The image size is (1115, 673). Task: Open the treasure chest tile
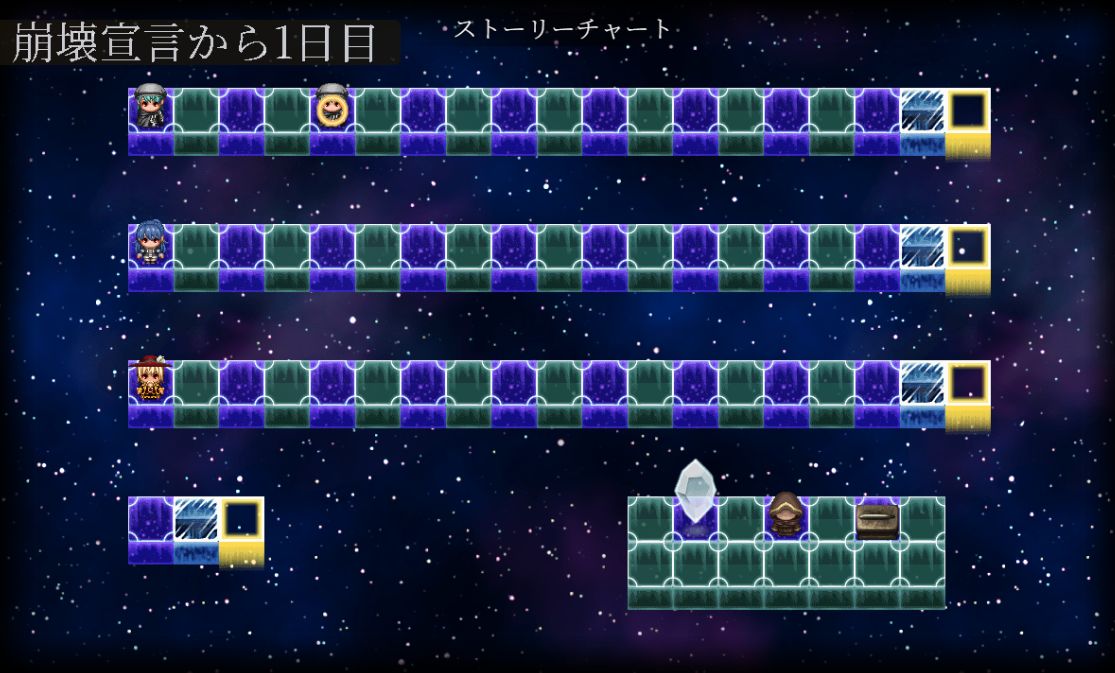(877, 520)
